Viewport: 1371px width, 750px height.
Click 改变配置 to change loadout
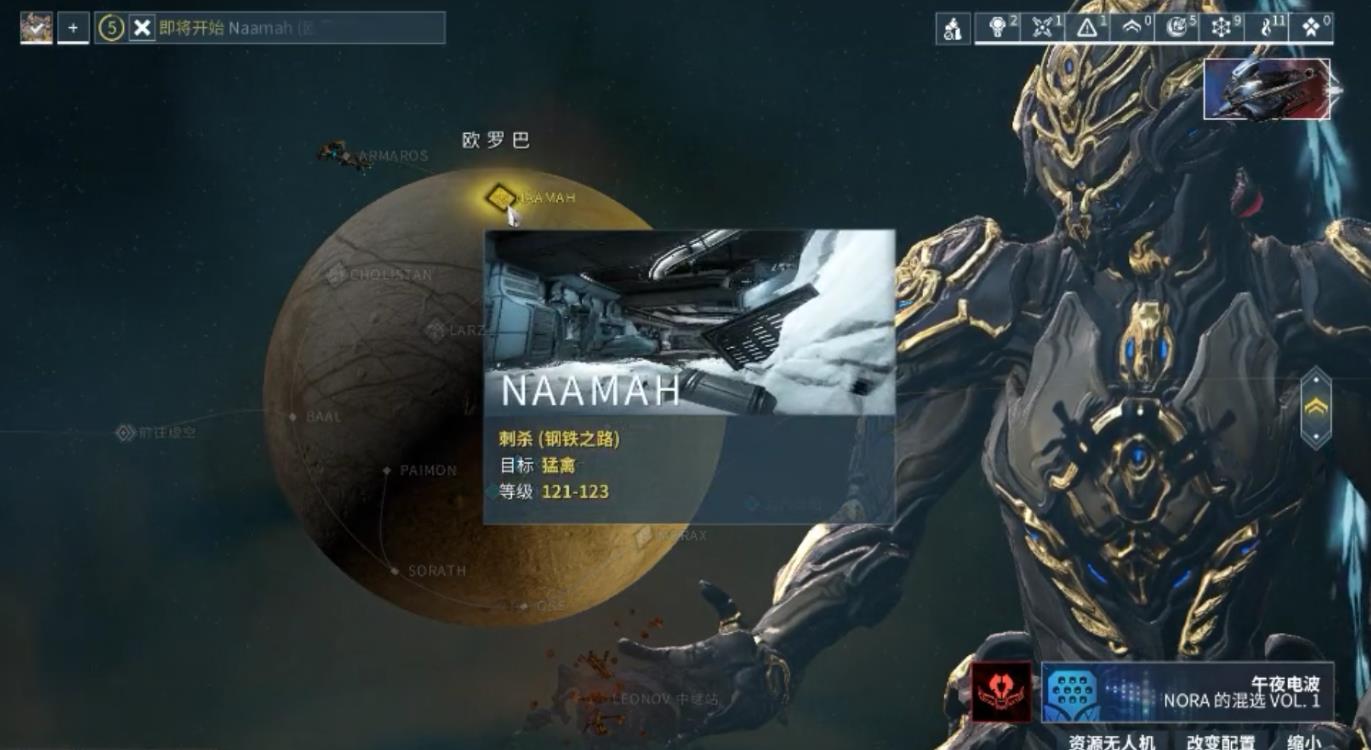point(1220,741)
